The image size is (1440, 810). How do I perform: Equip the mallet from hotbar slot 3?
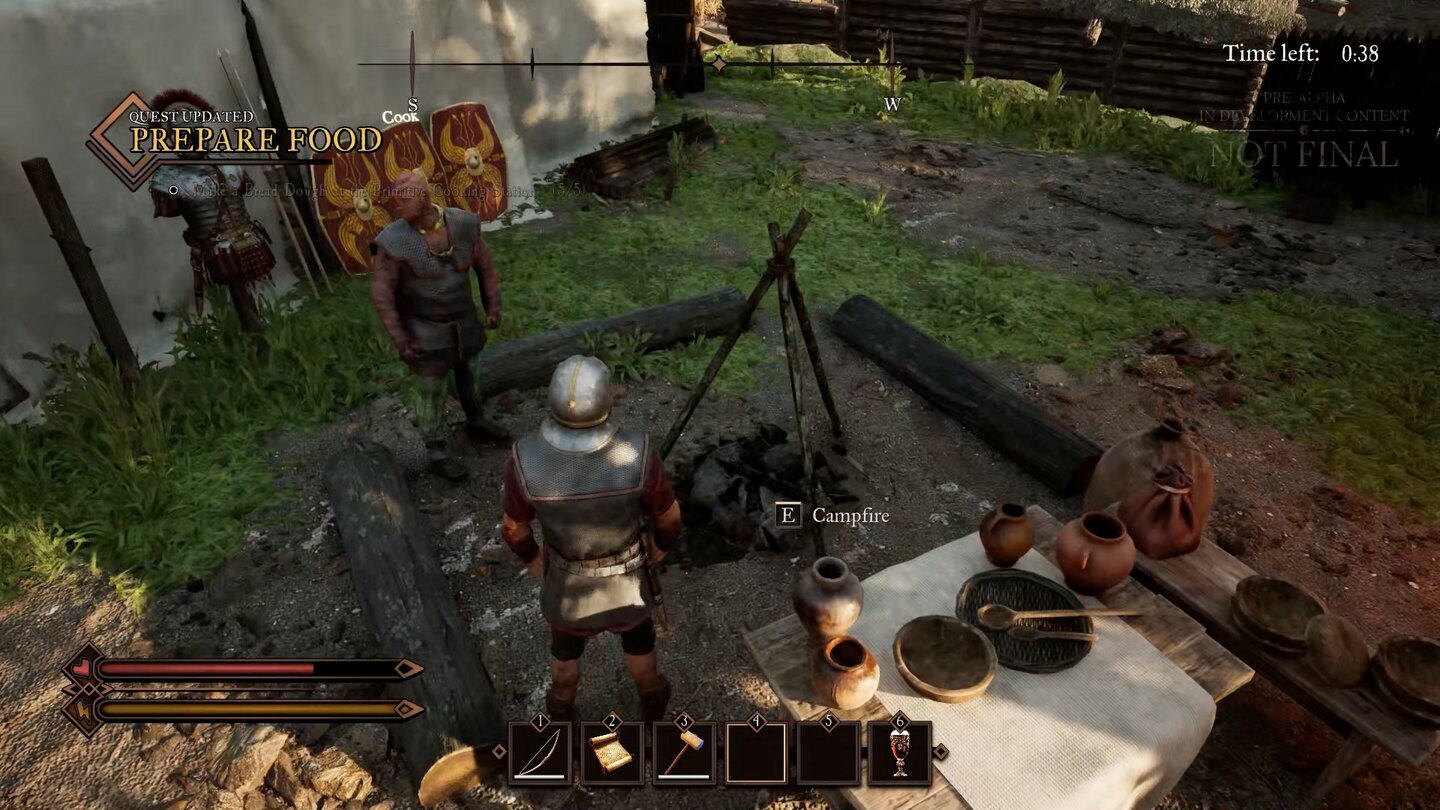pyautogui.click(x=684, y=752)
